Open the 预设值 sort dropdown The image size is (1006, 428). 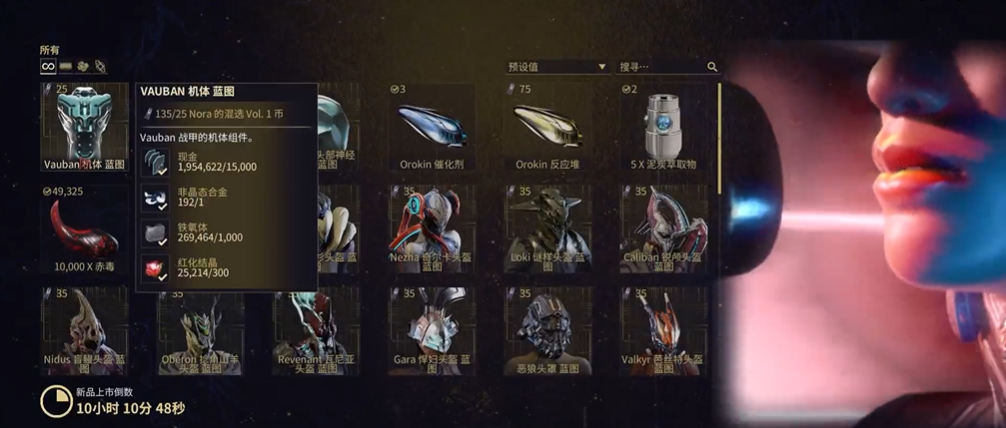pyautogui.click(x=557, y=67)
